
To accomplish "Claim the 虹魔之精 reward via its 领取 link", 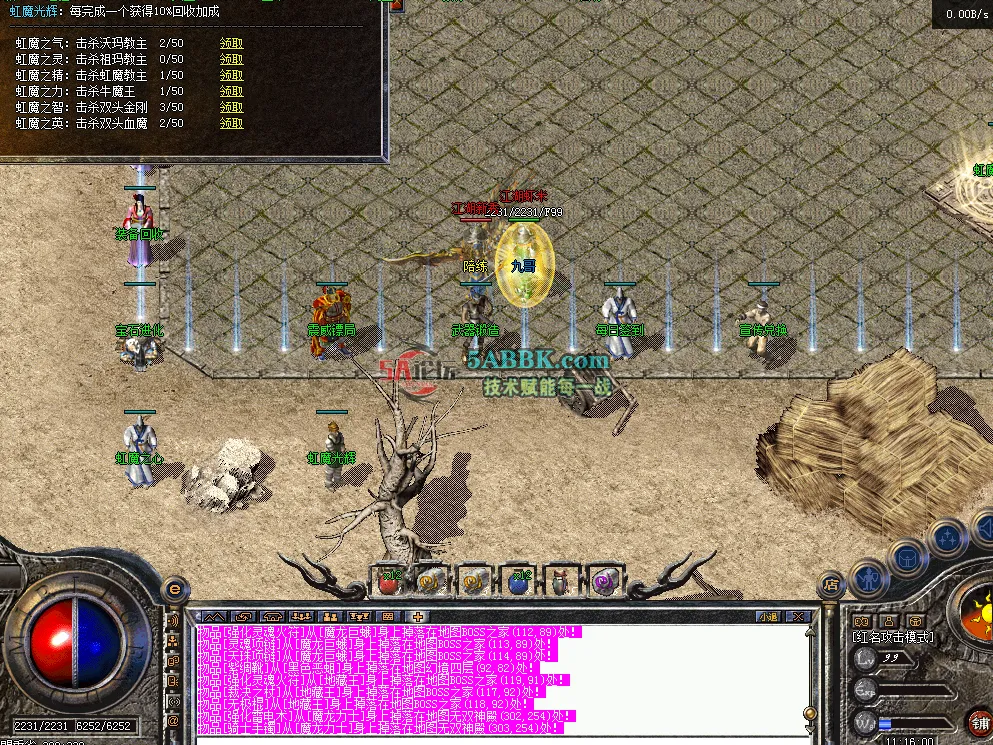I will pos(231,75).
